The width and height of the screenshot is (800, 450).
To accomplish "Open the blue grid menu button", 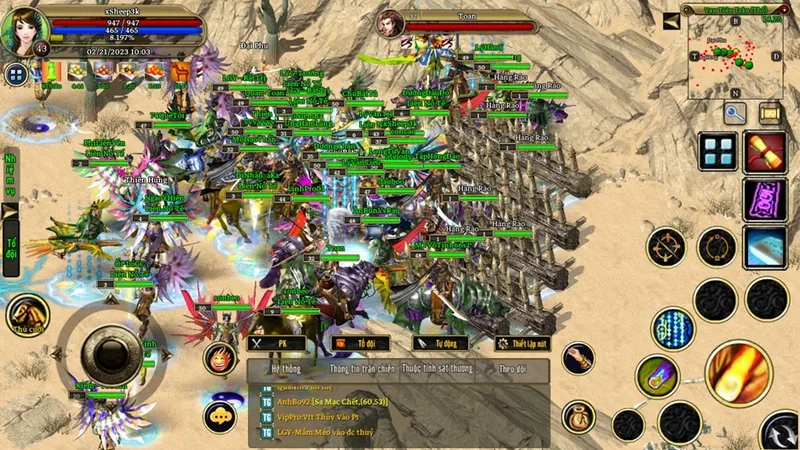I will tap(718, 152).
